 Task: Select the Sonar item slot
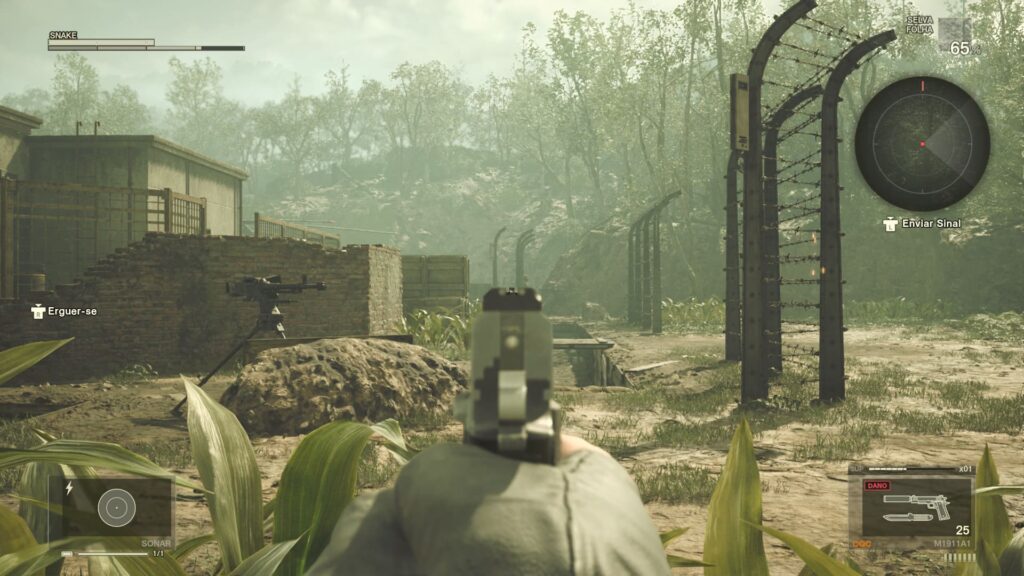tap(116, 509)
